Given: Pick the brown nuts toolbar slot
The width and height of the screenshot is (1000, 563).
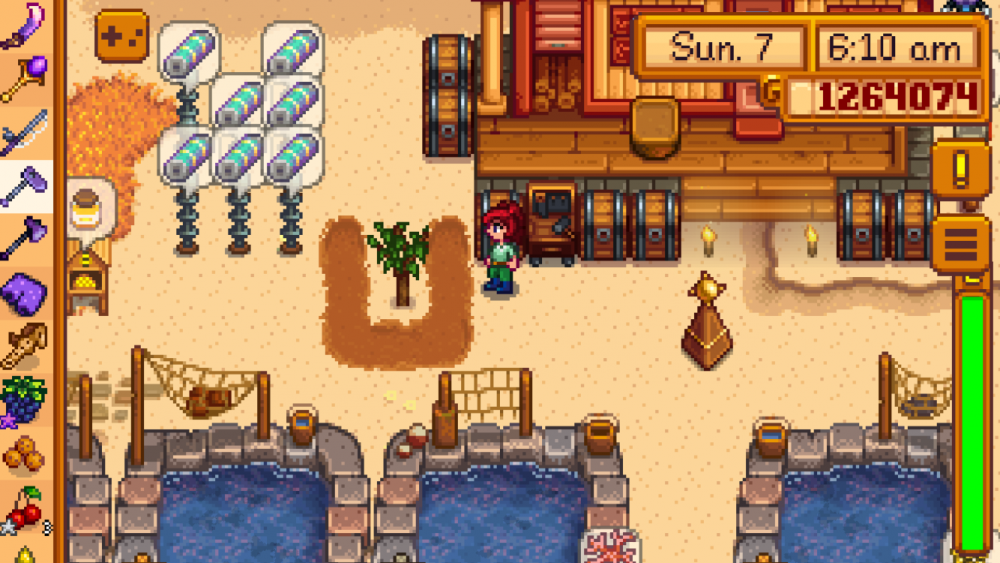Looking at the screenshot, I should [25, 454].
